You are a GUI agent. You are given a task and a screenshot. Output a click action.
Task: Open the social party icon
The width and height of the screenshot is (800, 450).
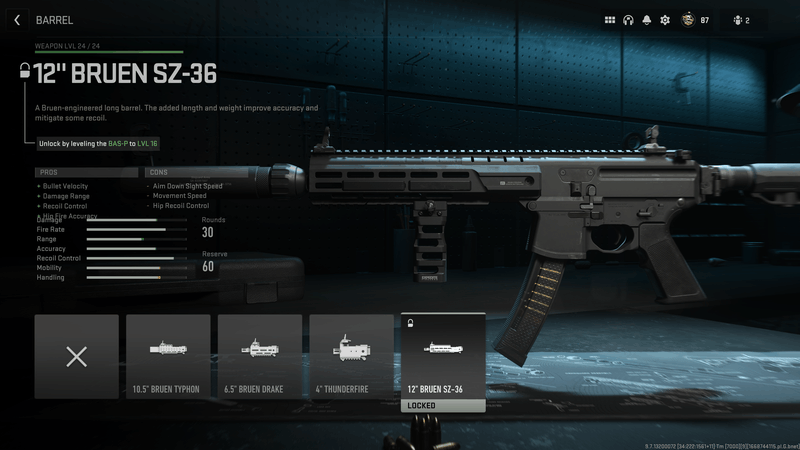click(739, 20)
